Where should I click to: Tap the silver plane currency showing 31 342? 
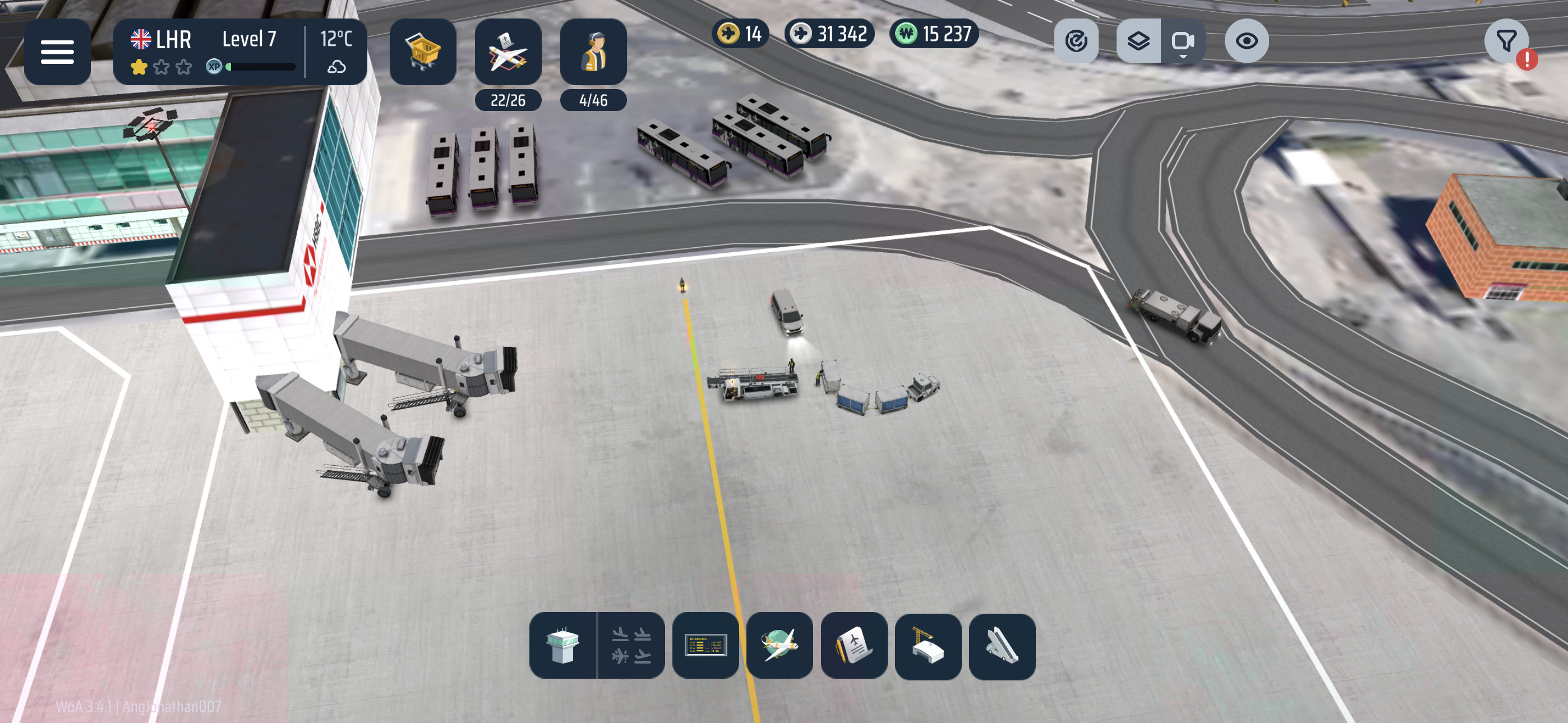pos(829,34)
